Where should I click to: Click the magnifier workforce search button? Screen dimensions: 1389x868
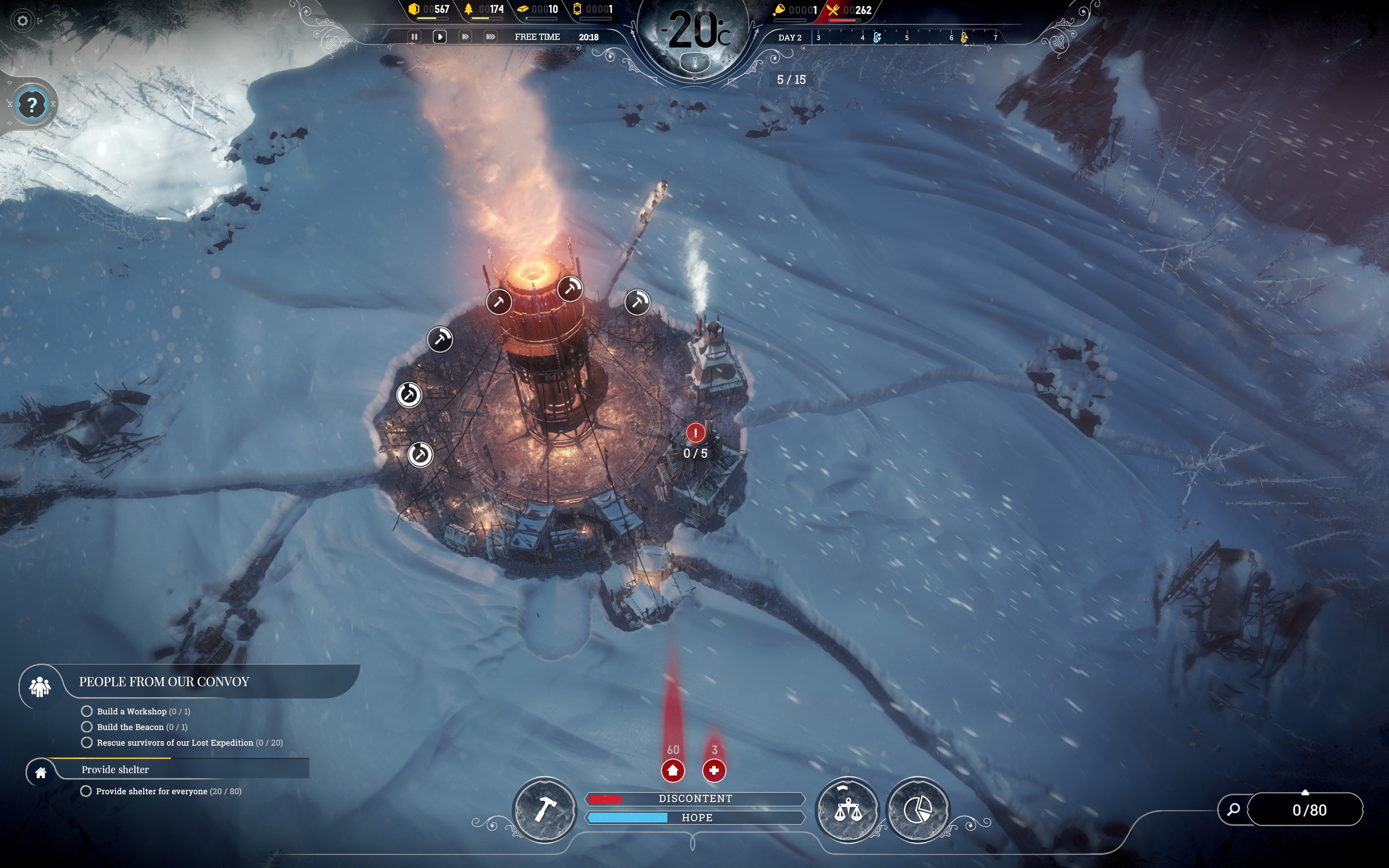click(x=1233, y=809)
